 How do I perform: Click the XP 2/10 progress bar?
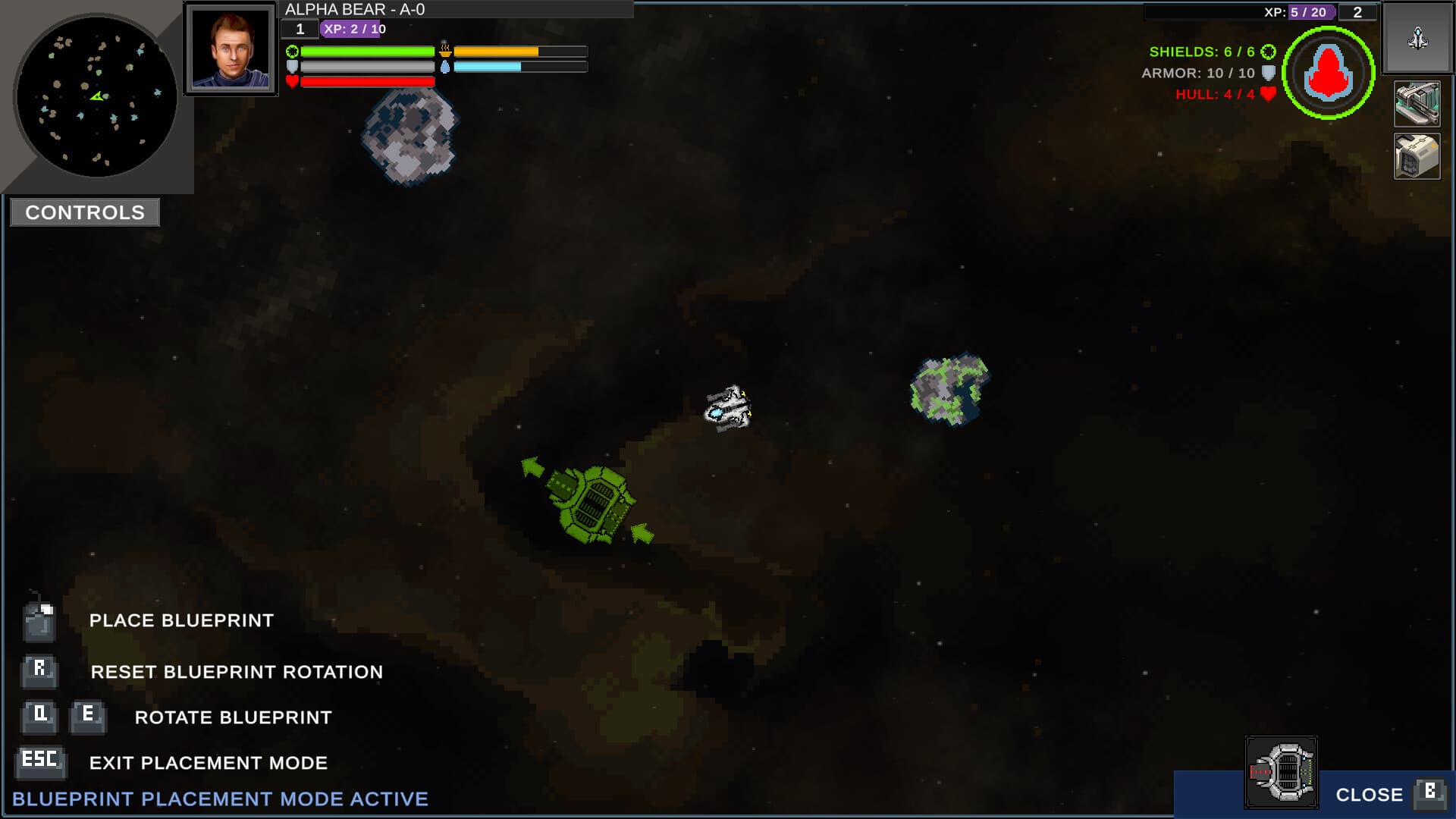pyautogui.click(x=353, y=30)
